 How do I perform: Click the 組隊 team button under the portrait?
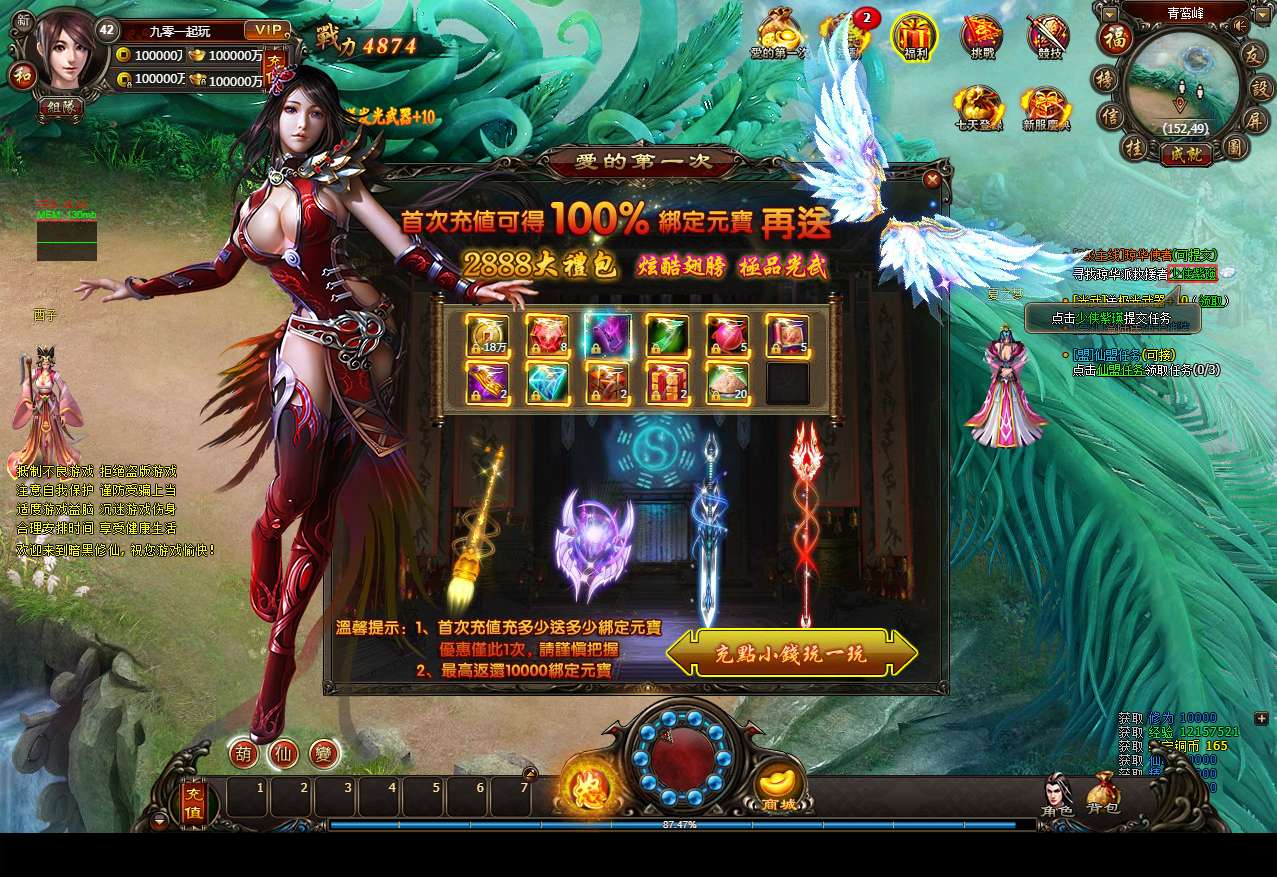61,106
